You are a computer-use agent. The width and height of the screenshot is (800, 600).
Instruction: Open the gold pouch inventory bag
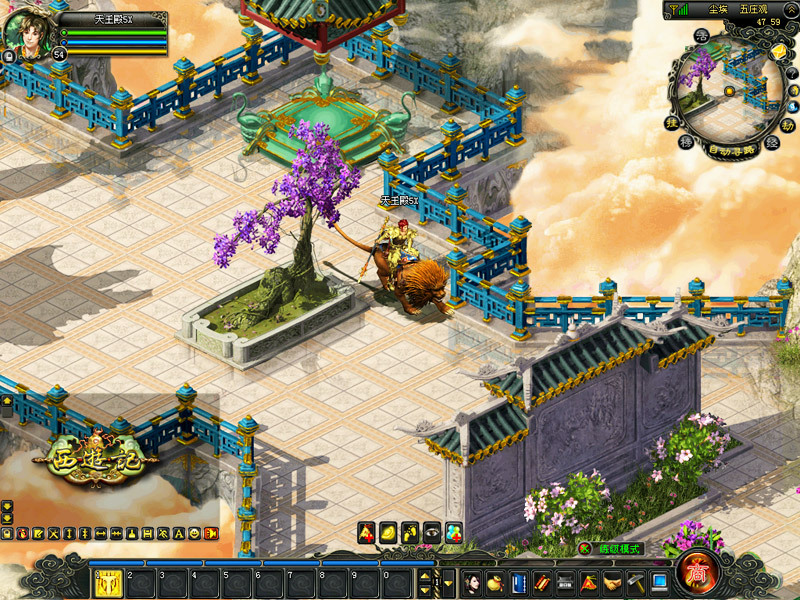496,582
